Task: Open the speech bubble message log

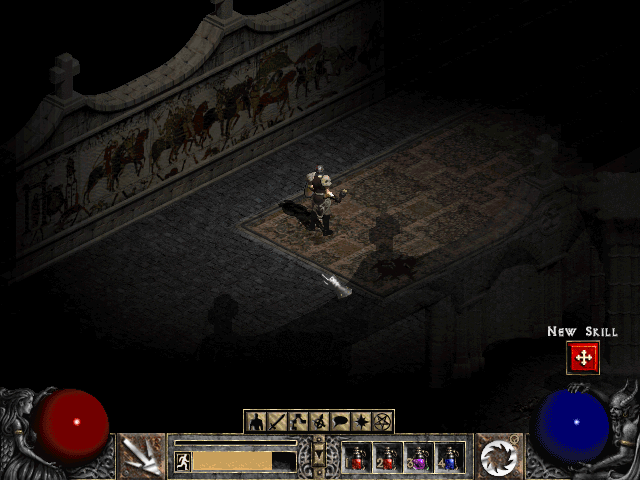Action: 341,421
